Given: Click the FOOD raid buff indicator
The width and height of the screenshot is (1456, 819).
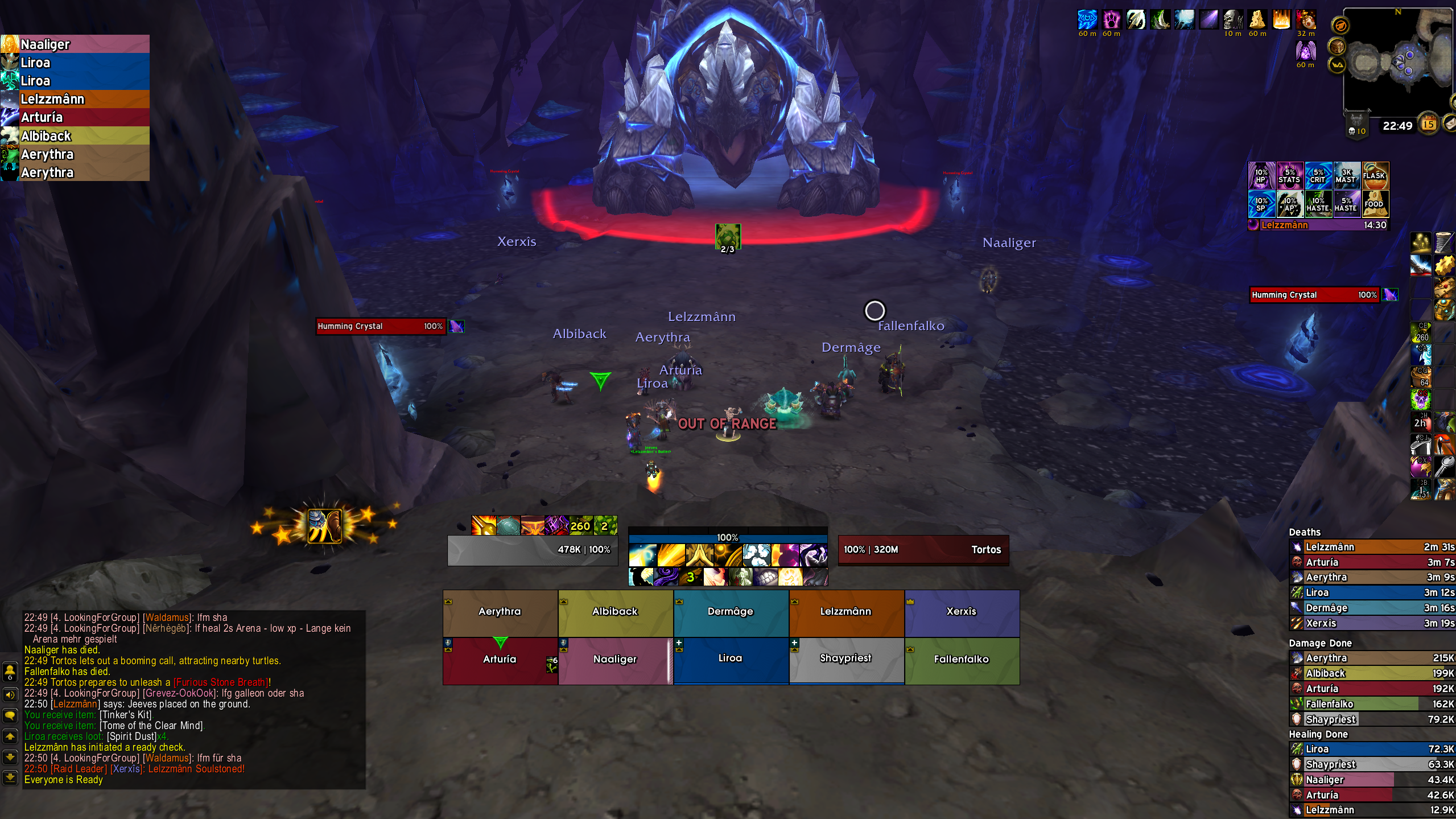Looking at the screenshot, I should click(x=1375, y=204).
